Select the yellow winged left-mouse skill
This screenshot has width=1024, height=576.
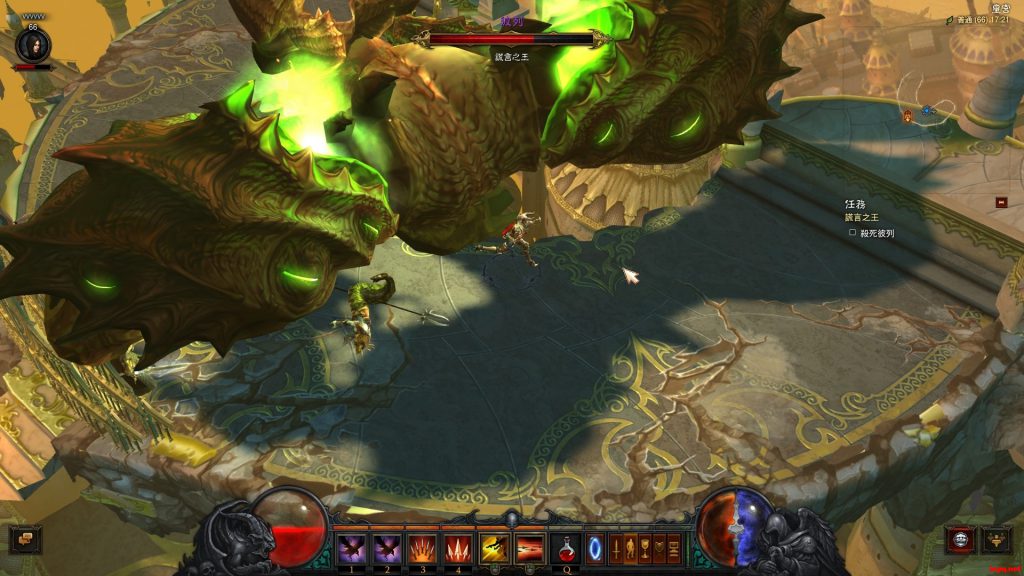coord(495,547)
